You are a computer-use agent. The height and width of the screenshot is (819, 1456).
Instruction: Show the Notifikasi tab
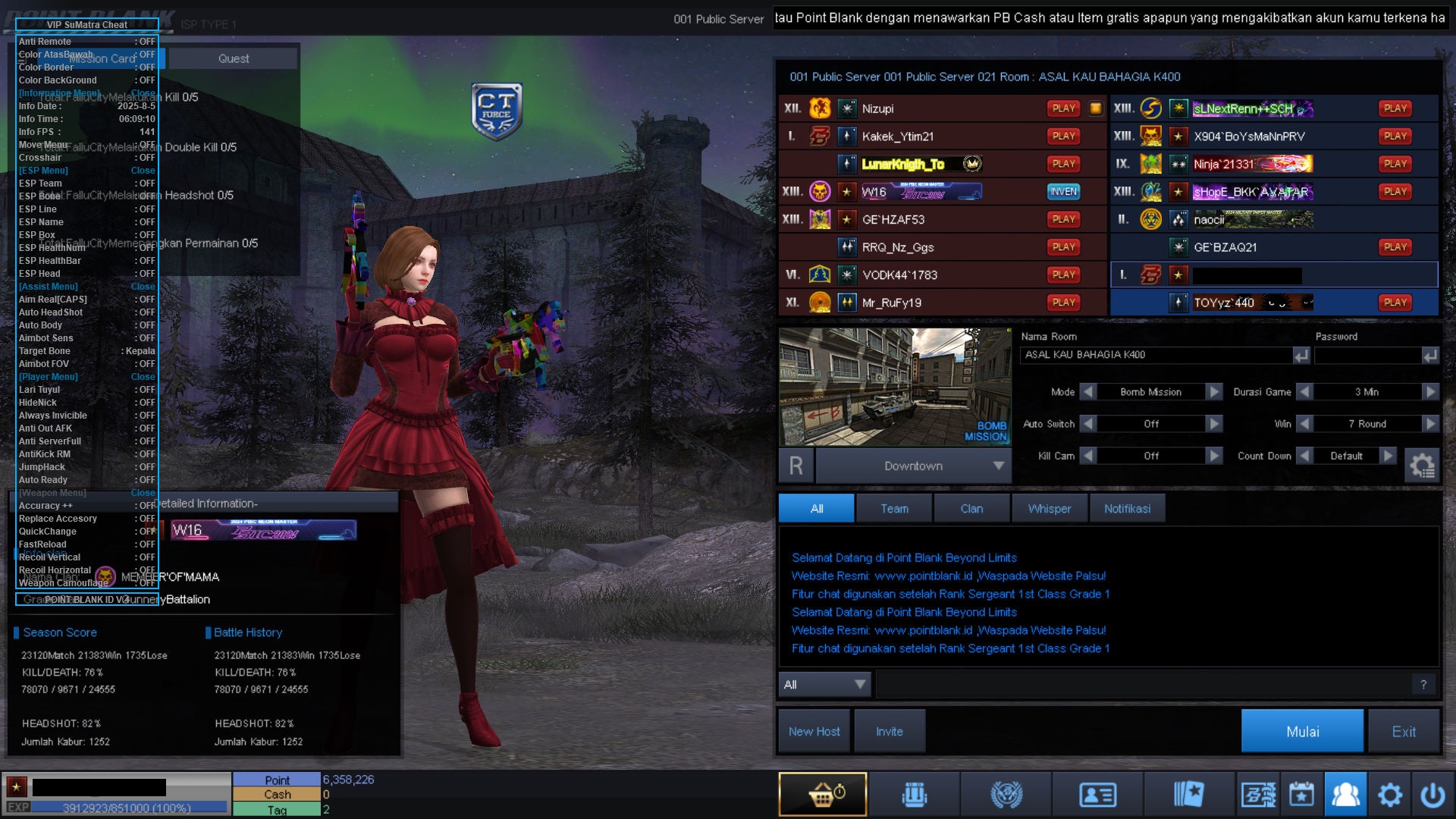pos(1127,509)
